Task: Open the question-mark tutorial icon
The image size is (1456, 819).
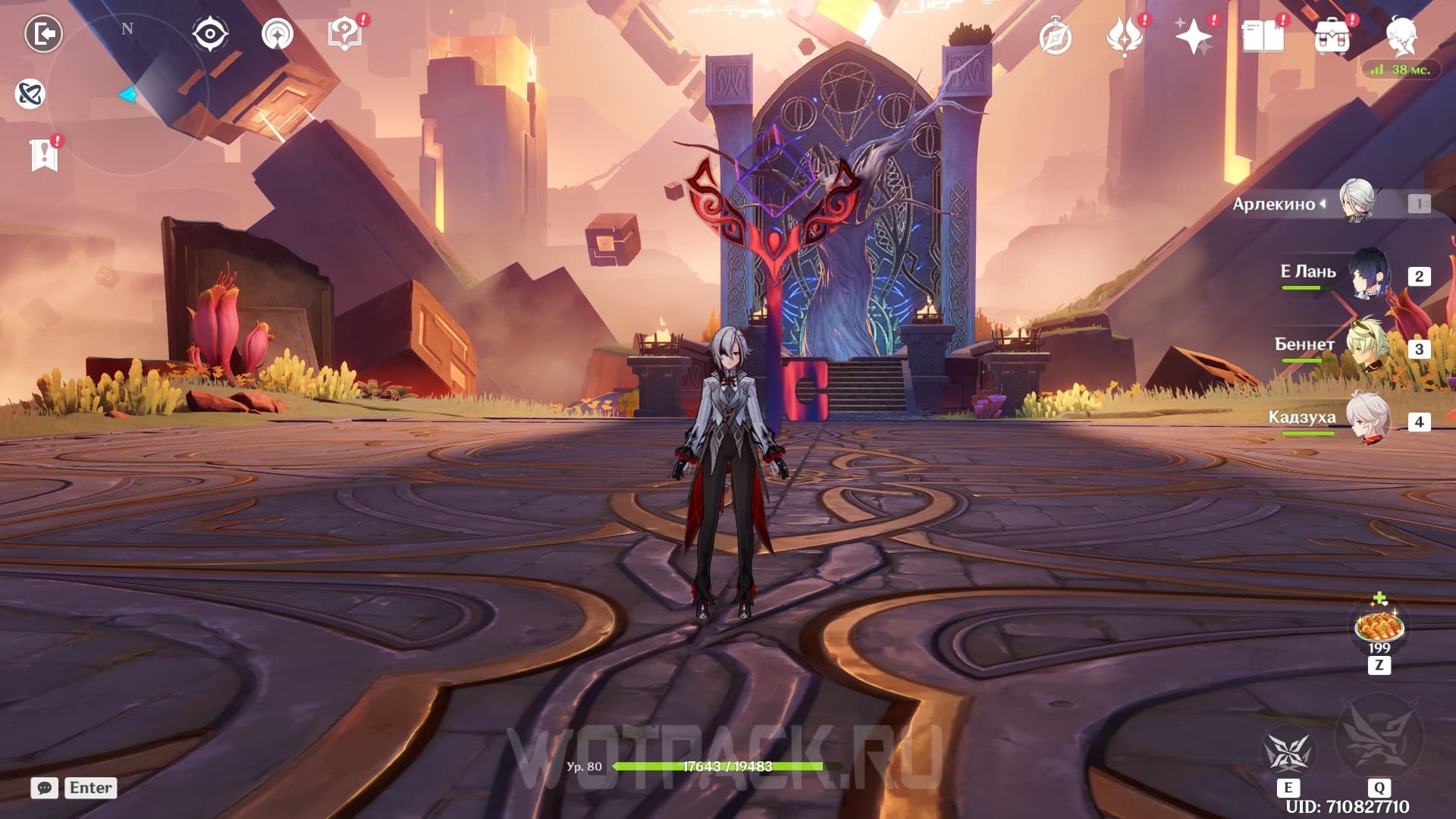Action: [345, 34]
